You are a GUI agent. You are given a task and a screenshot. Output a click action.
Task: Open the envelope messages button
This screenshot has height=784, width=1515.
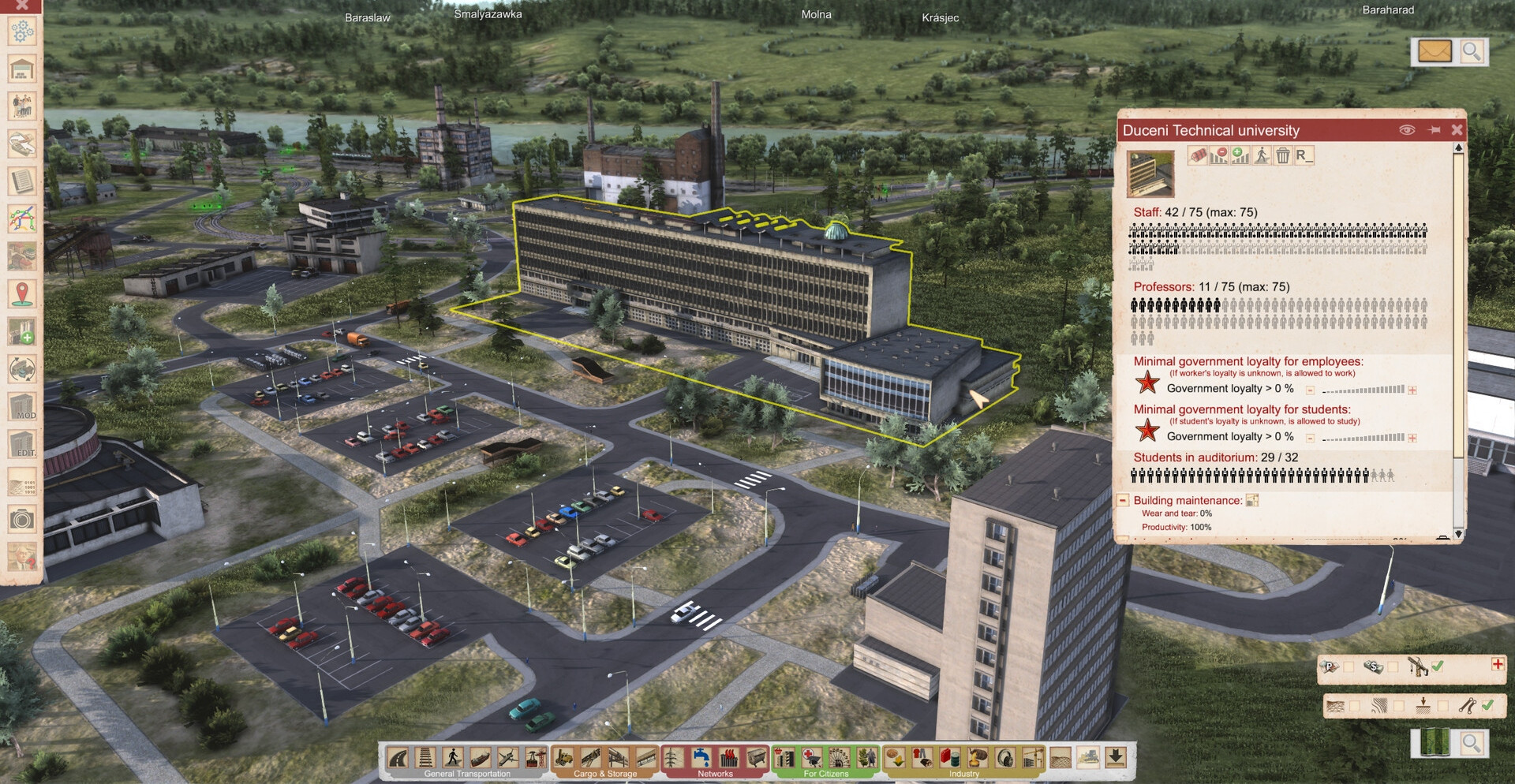point(1434,52)
